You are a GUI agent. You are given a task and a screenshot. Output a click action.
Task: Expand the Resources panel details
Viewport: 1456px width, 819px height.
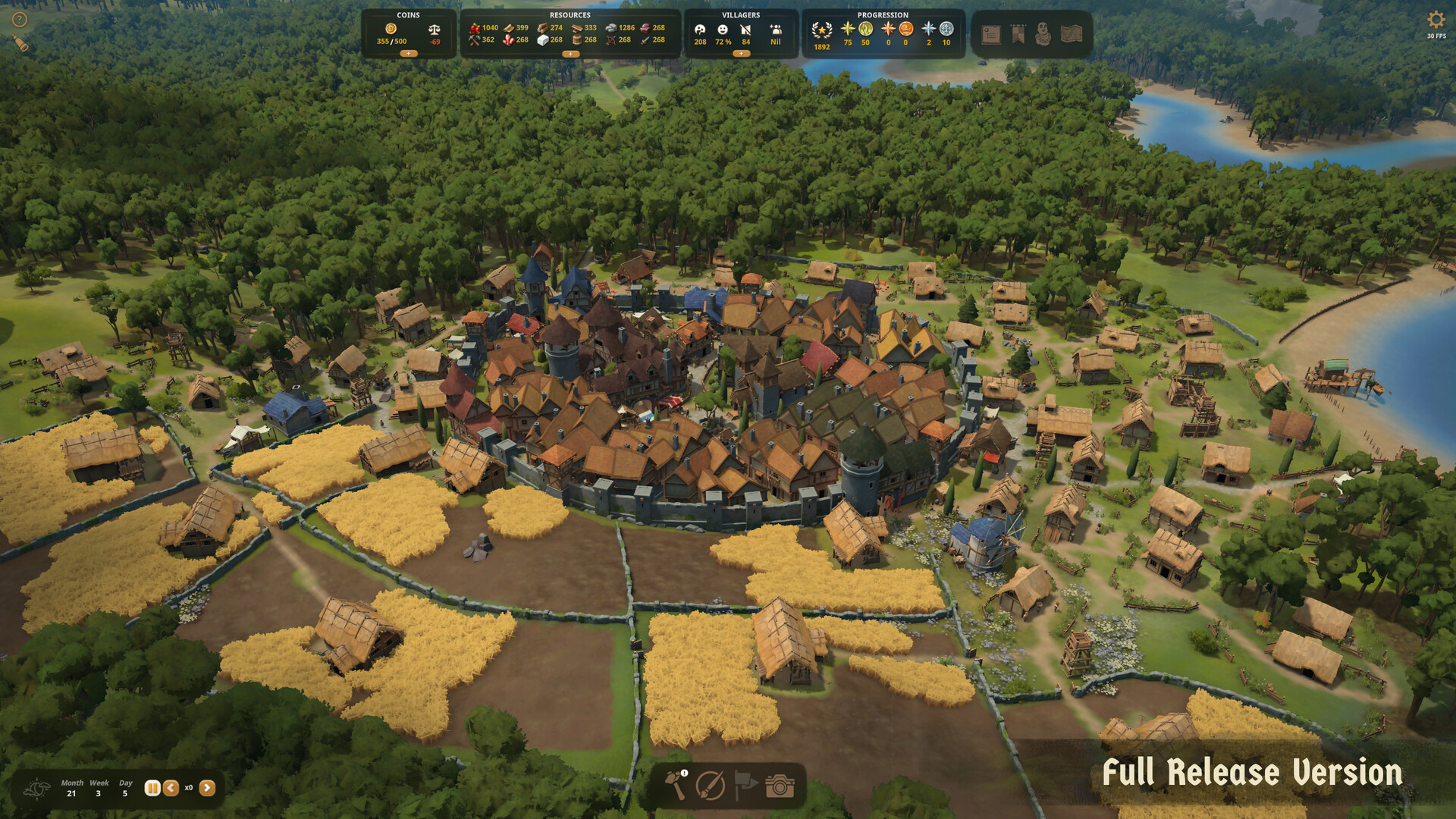coord(570,55)
